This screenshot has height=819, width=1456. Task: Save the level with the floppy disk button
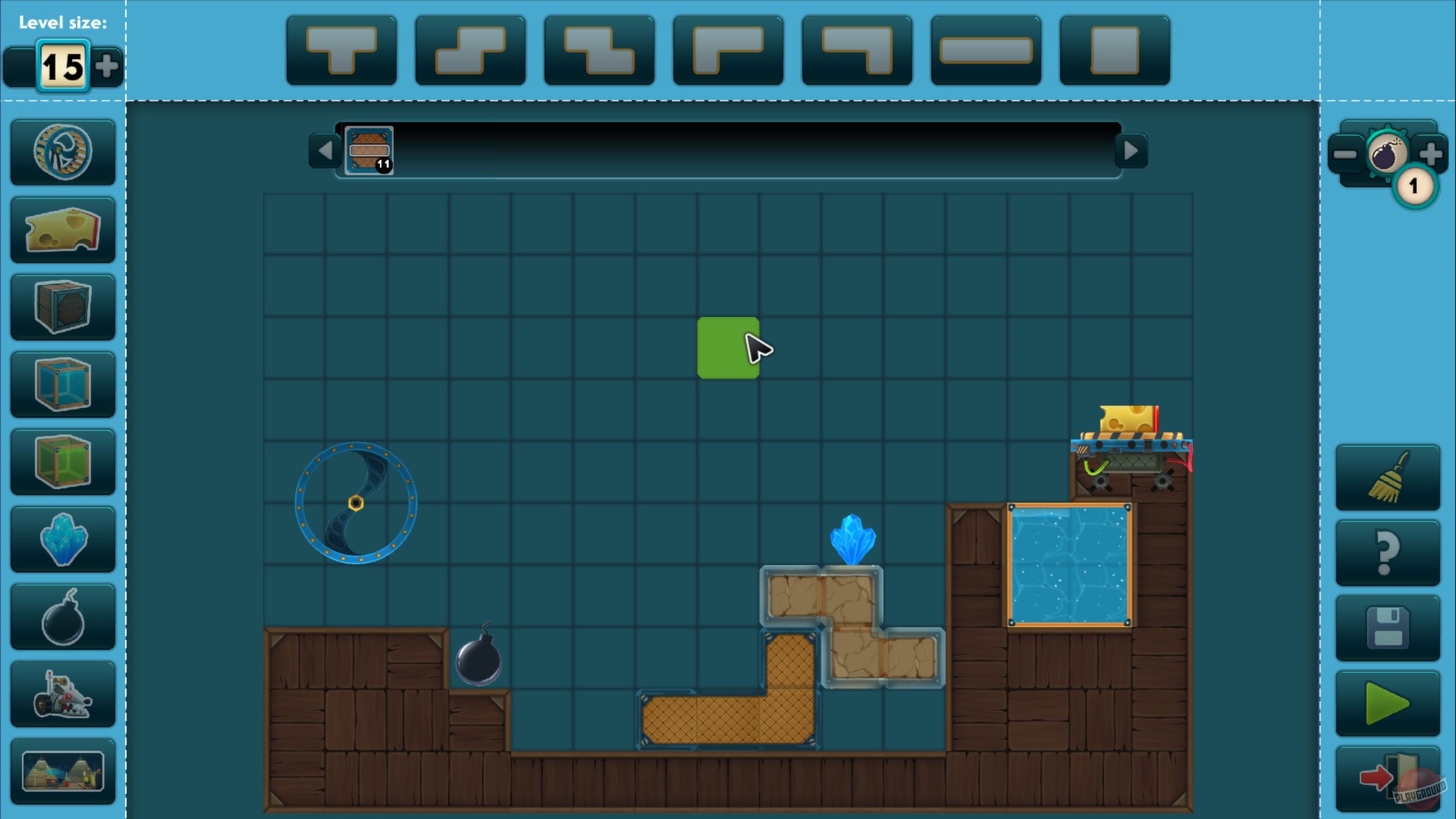[1388, 628]
